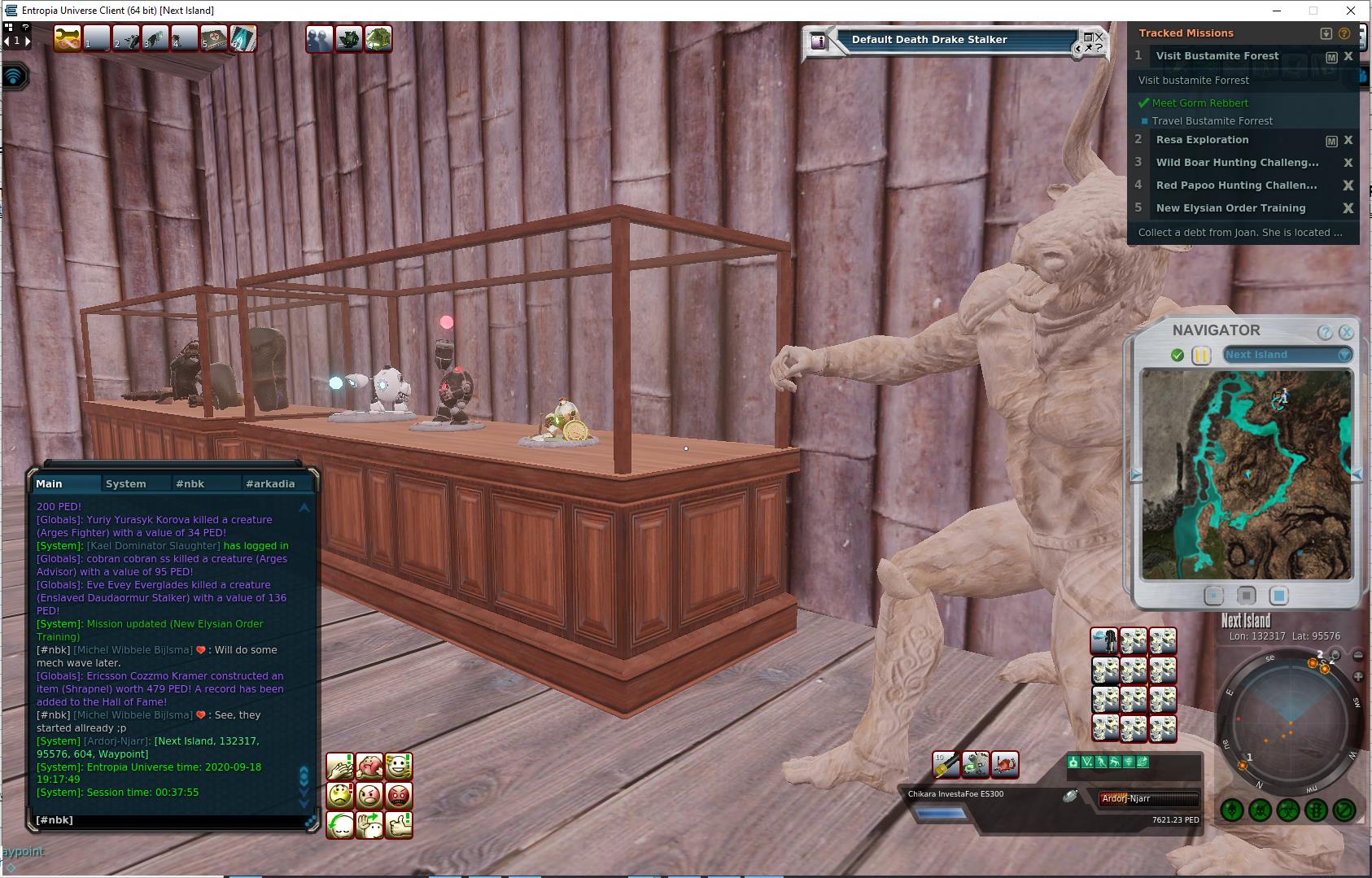Open the #nbk chat tab
Screen dimensions: 1372x878
coord(190,483)
